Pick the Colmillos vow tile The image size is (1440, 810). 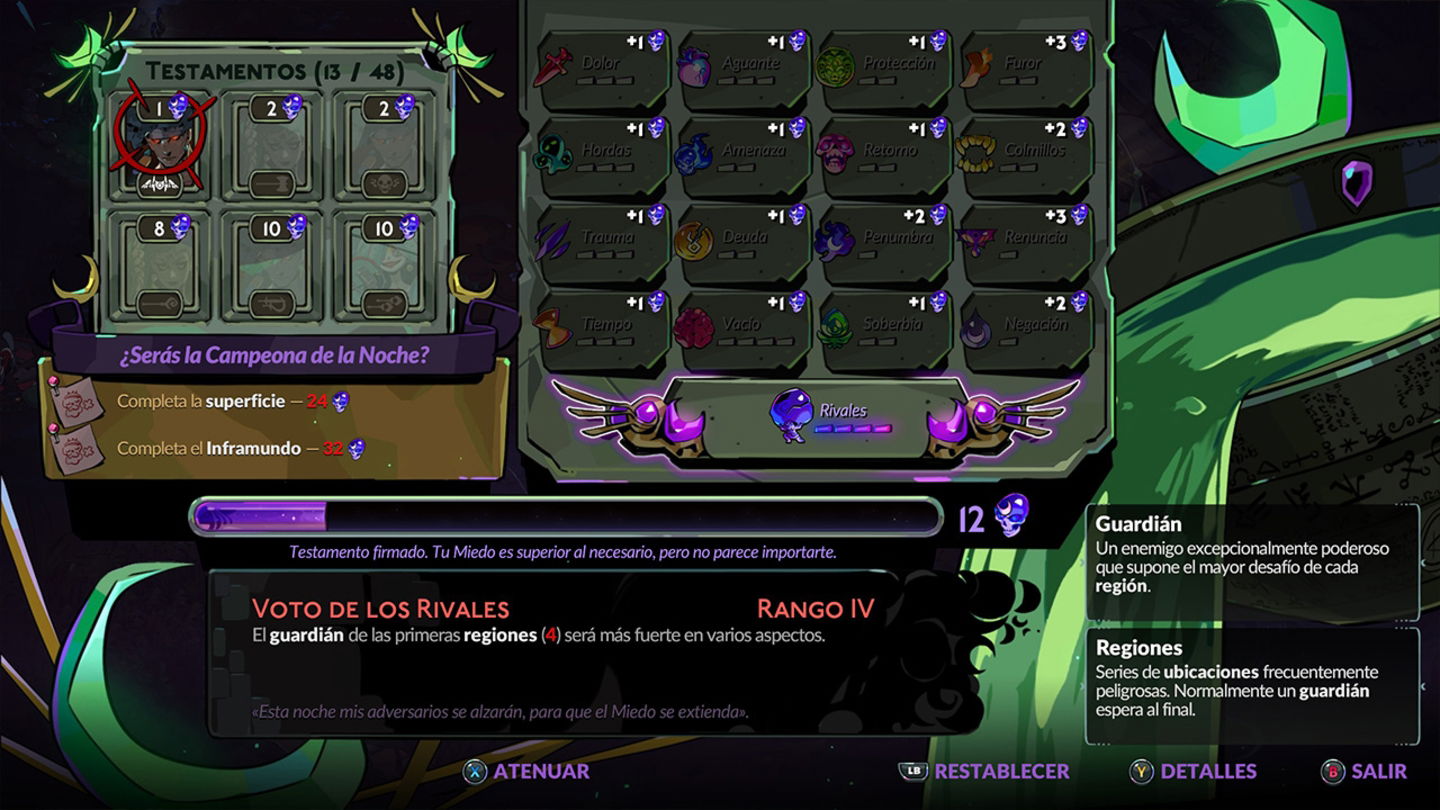(1025, 157)
